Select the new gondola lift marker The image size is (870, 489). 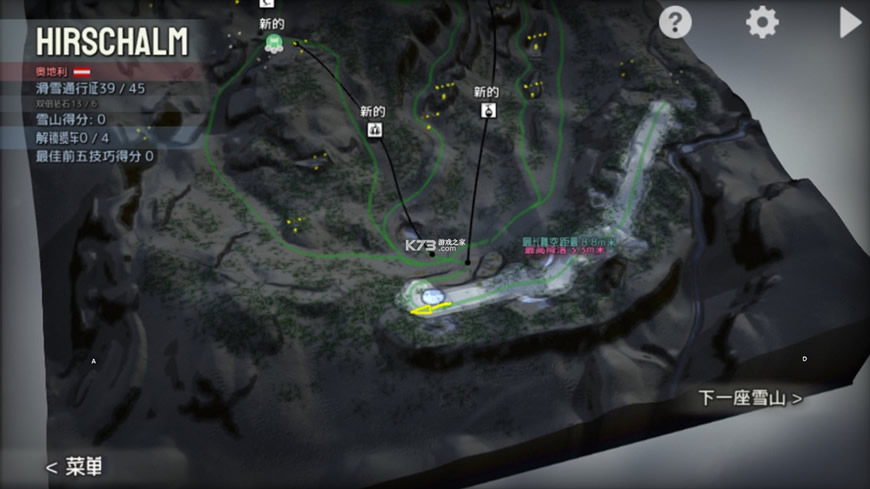point(487,110)
